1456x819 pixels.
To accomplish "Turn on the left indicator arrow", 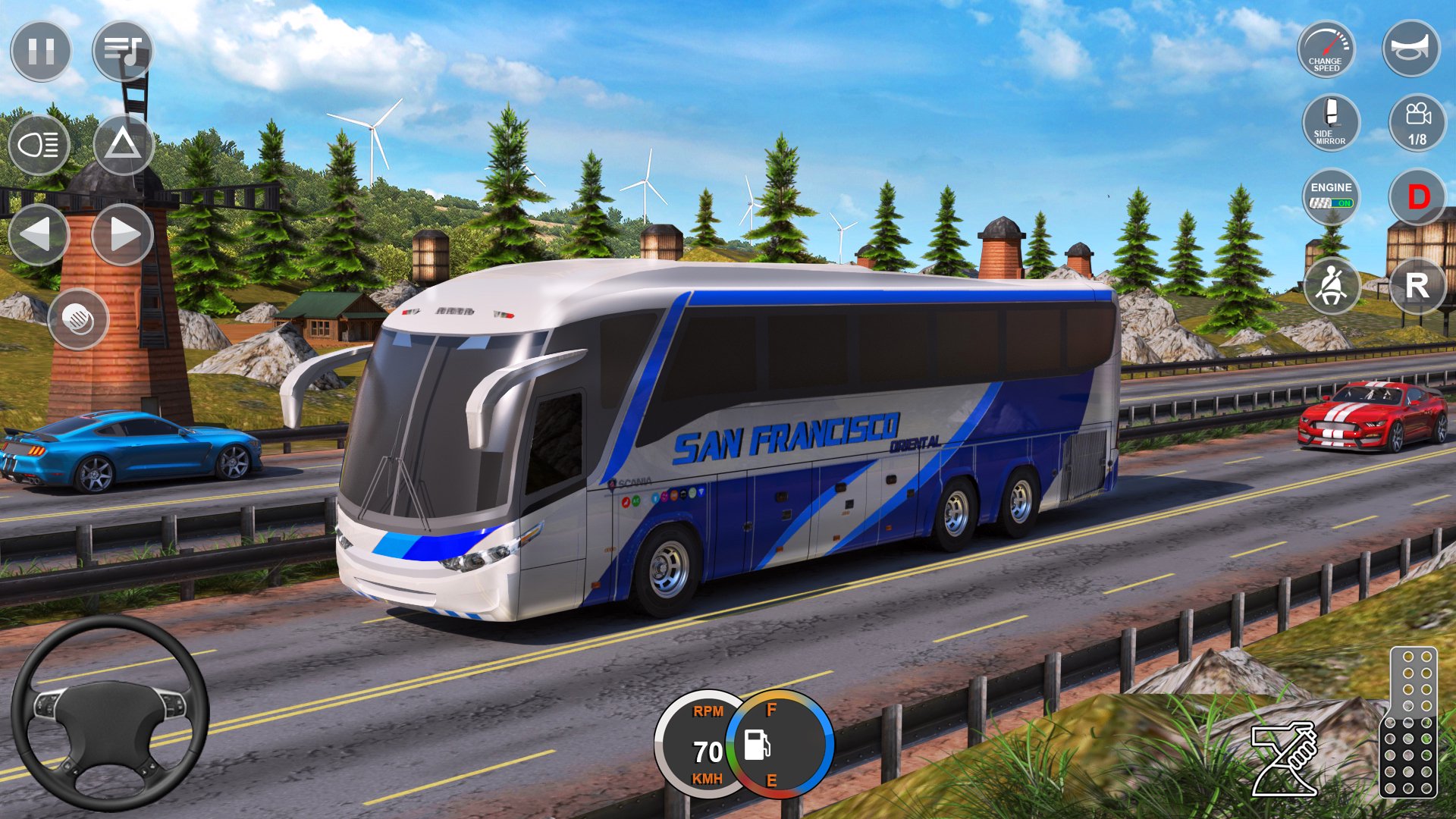I will pos(39,234).
